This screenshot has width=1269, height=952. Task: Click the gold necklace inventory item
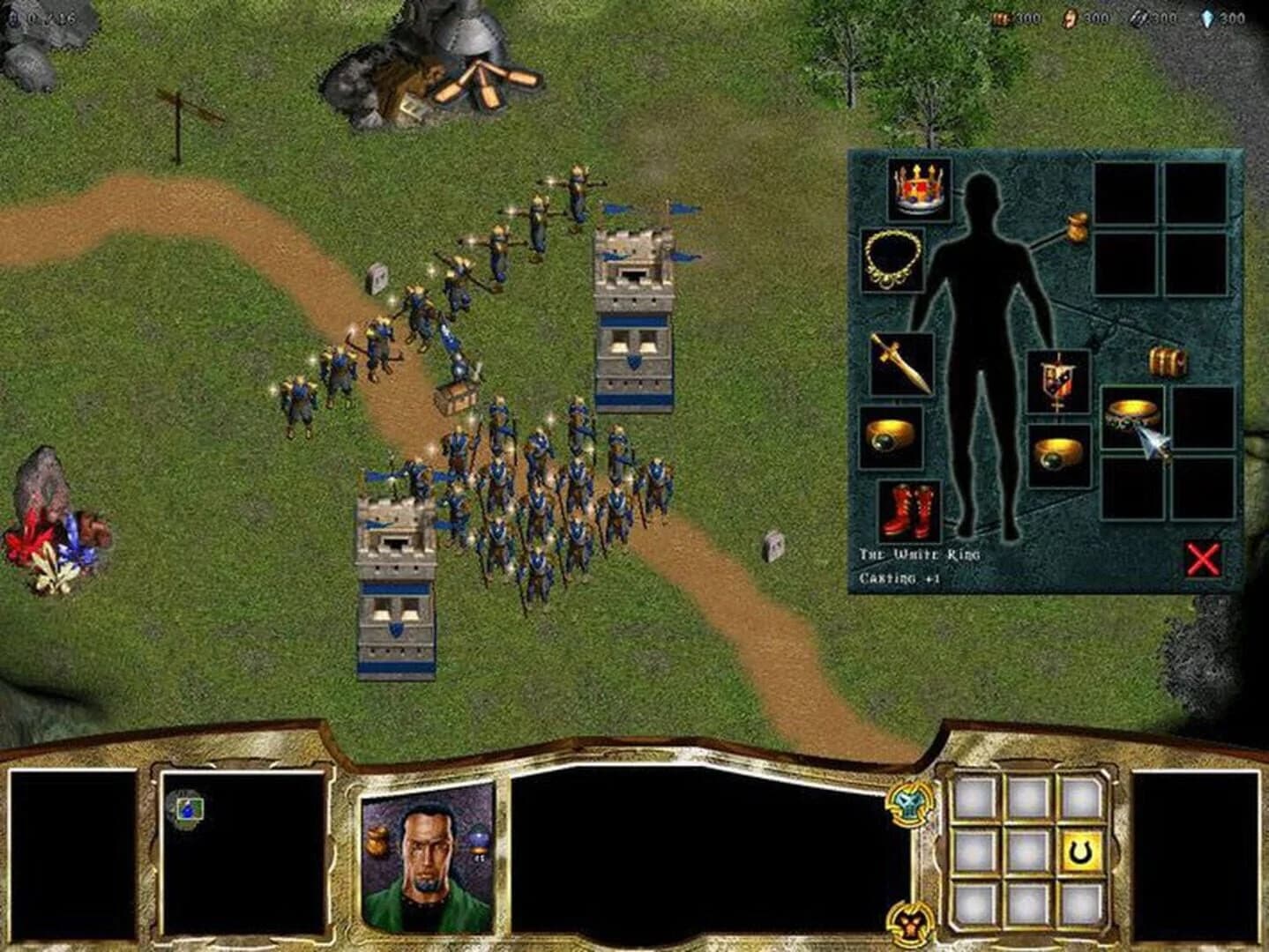coord(893,262)
